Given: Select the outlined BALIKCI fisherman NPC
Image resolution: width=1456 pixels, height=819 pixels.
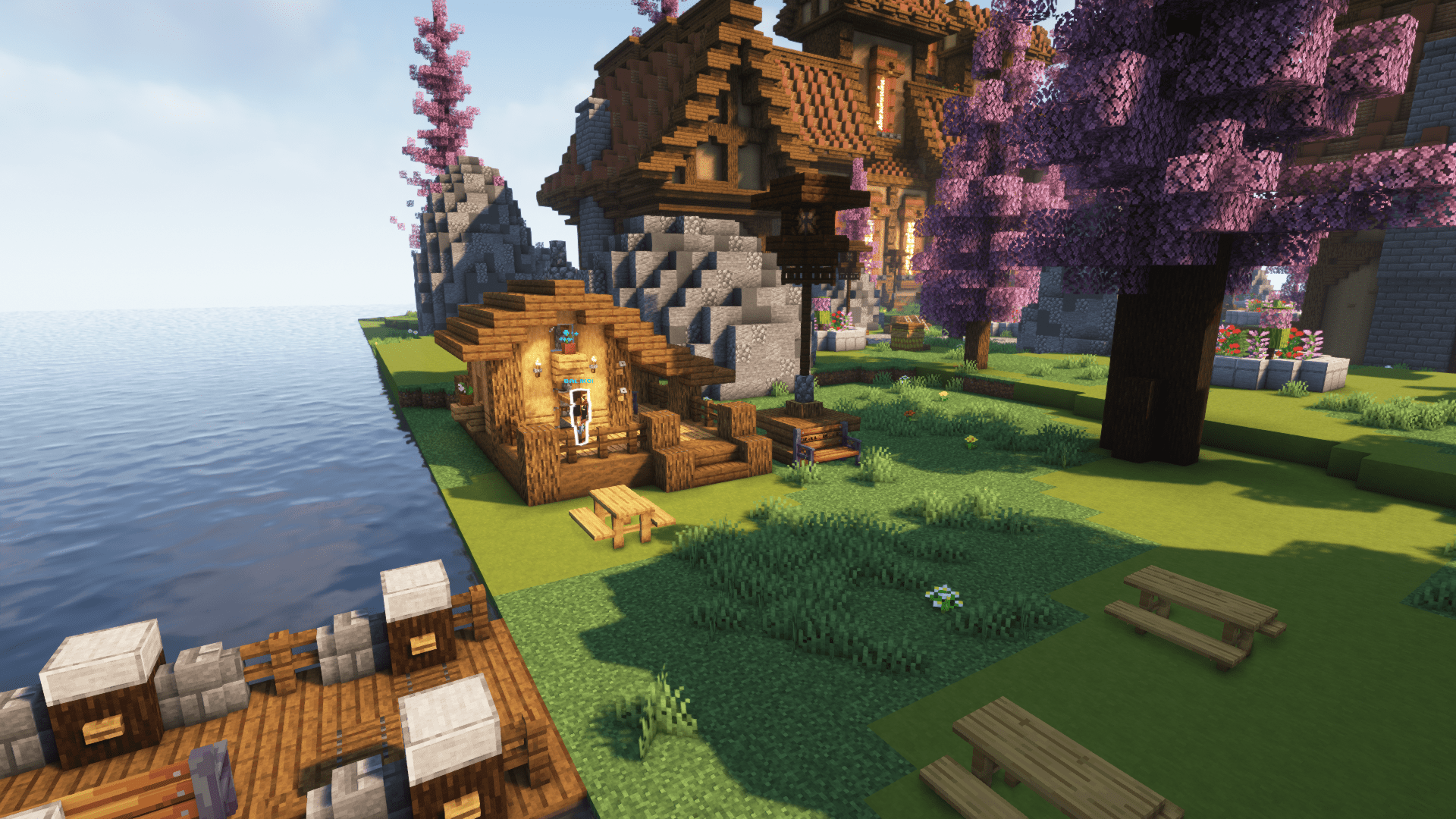Looking at the screenshot, I should click(x=580, y=415).
